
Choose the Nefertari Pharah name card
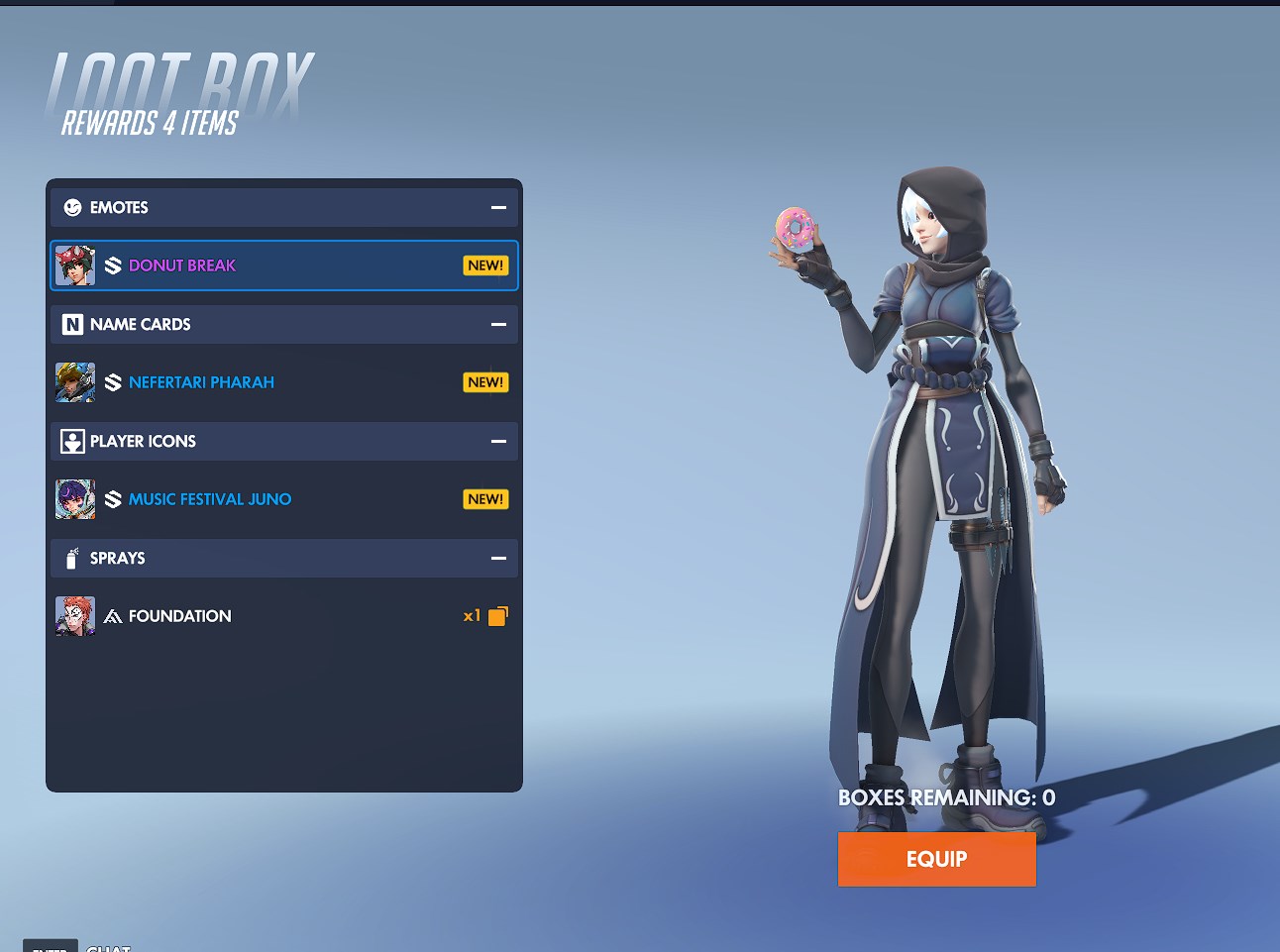click(x=283, y=382)
